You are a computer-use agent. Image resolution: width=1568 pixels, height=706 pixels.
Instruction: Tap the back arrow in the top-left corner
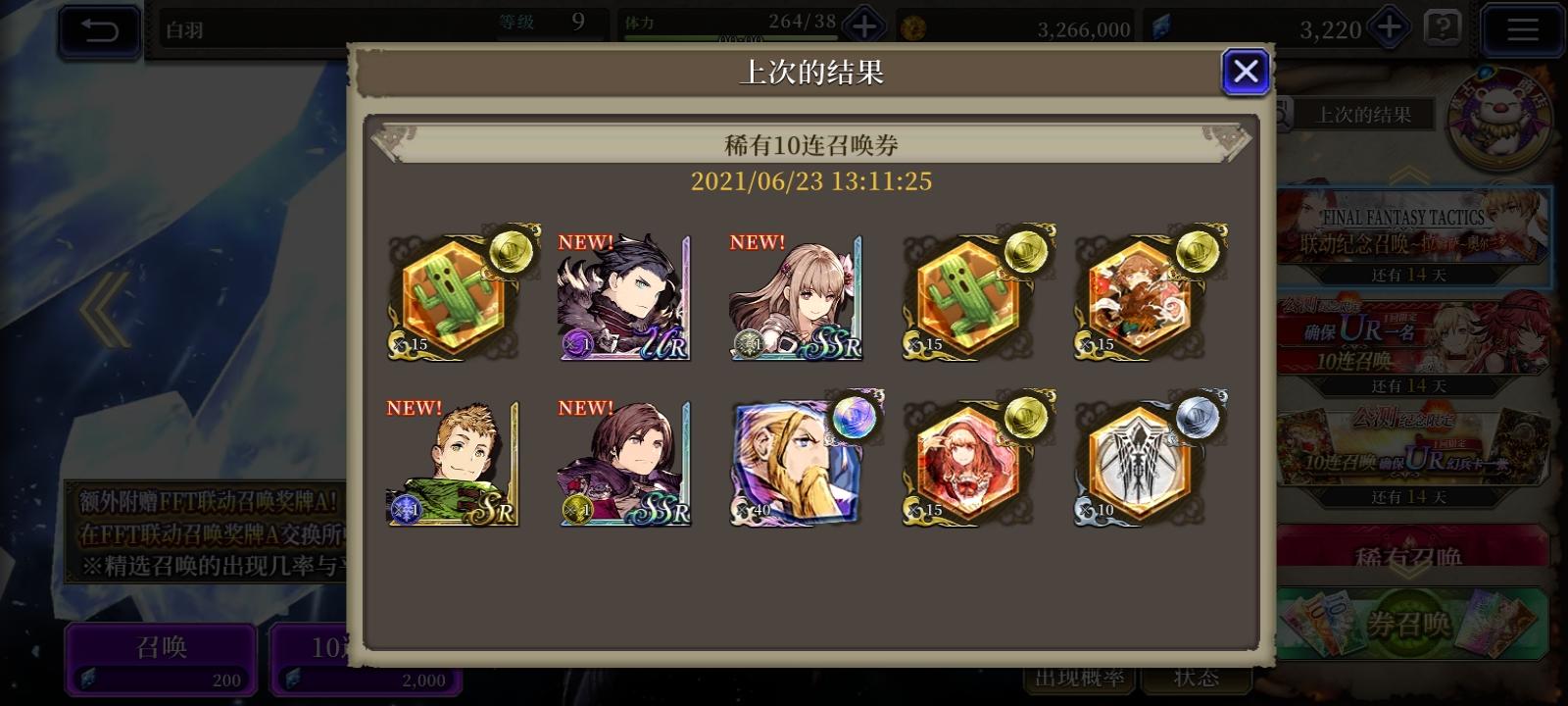coord(99,31)
